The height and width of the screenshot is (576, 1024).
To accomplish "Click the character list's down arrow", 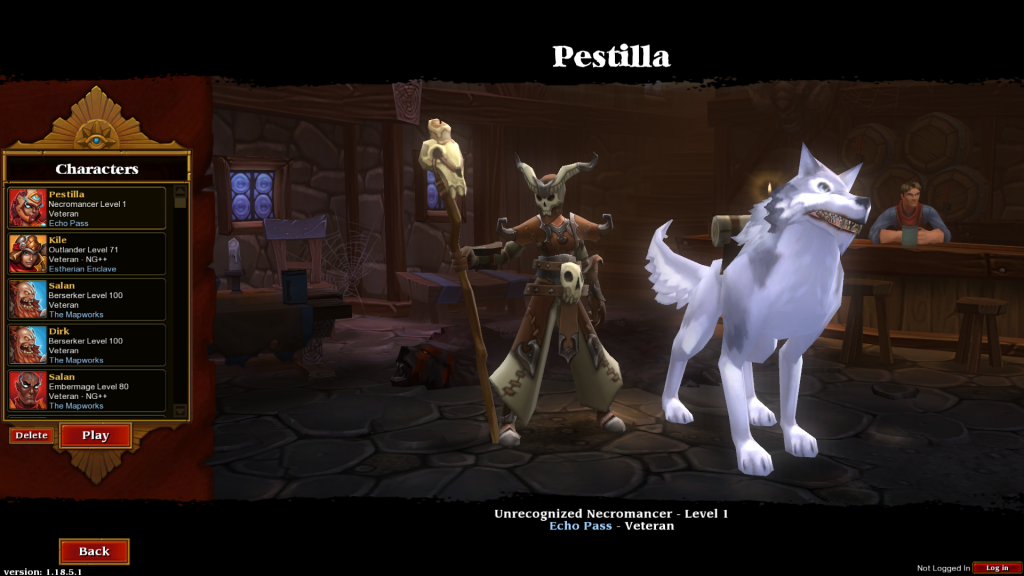I will coord(181,410).
